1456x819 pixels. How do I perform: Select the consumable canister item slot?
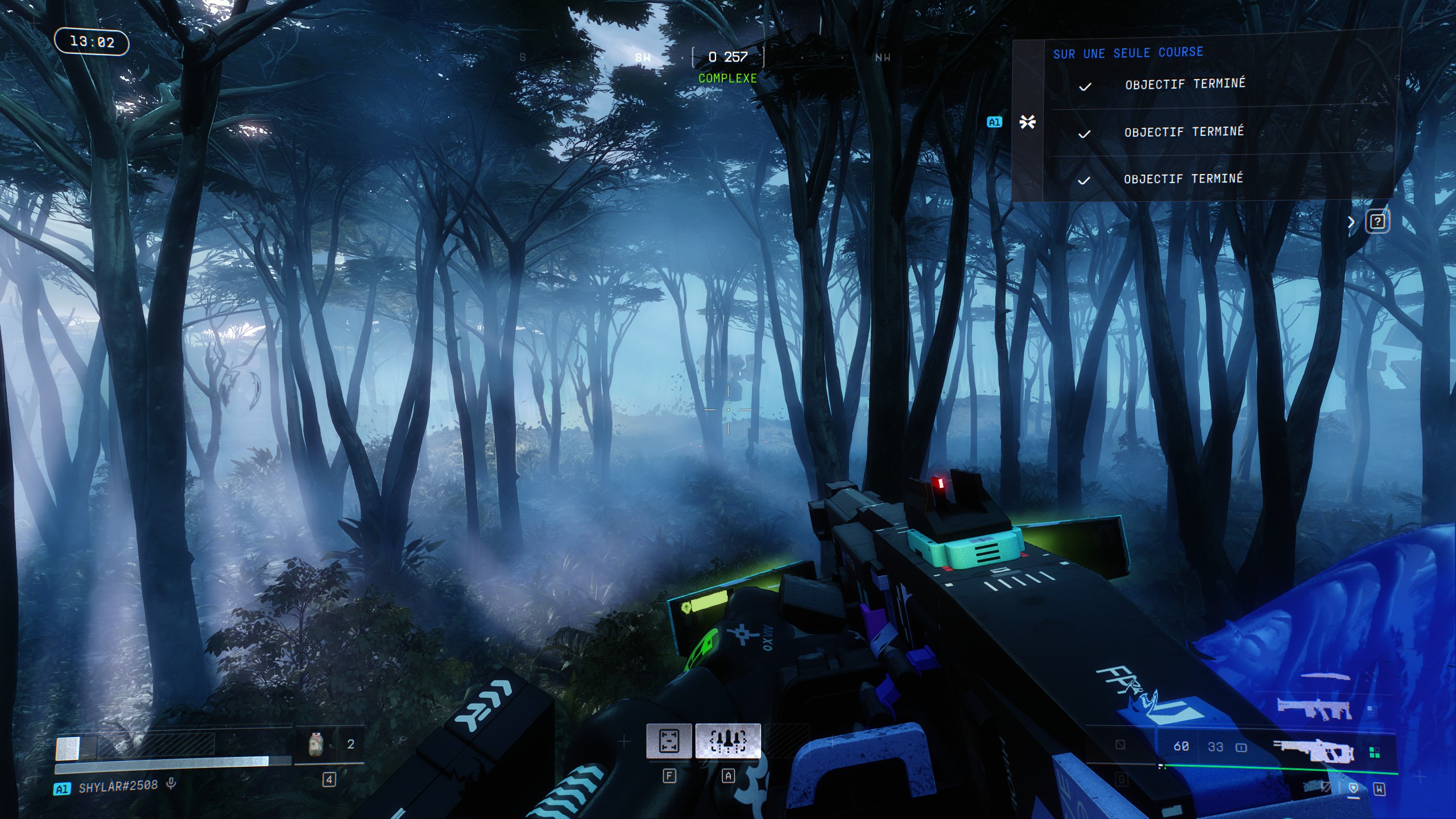(x=316, y=744)
